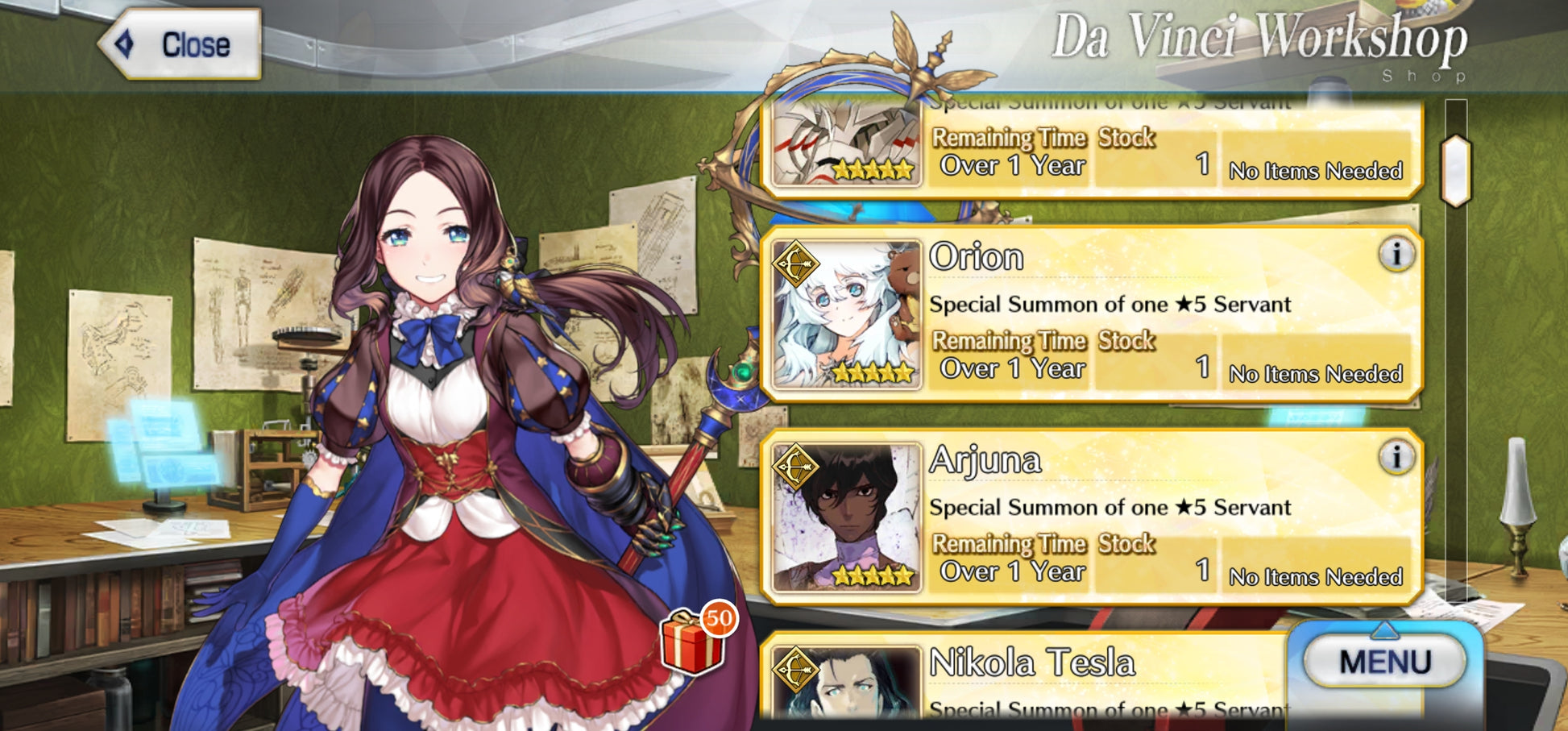
Task: Tap Arjuna's servant portrait thumbnail
Action: click(846, 517)
